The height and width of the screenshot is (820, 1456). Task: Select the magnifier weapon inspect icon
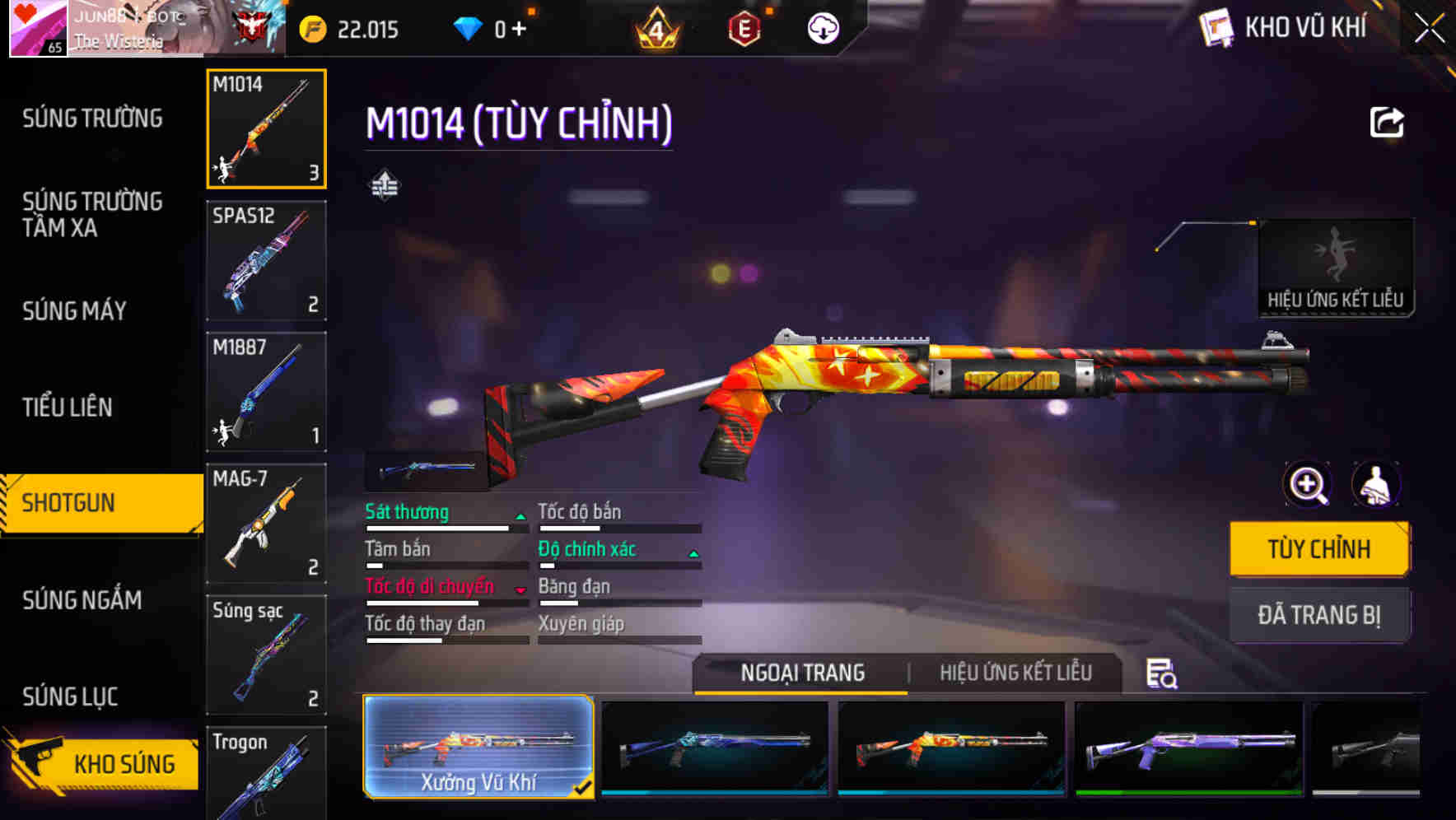coord(1308,485)
